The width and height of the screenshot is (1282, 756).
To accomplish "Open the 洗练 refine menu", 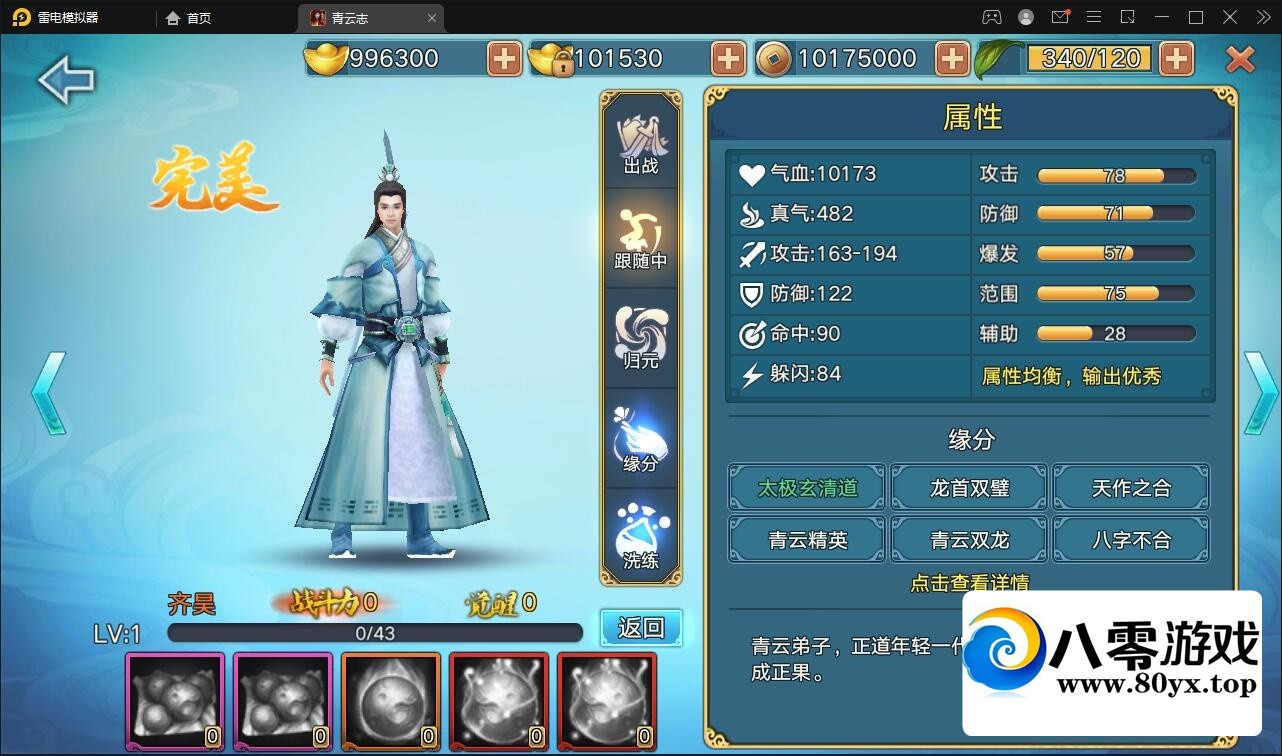I will 641,538.
